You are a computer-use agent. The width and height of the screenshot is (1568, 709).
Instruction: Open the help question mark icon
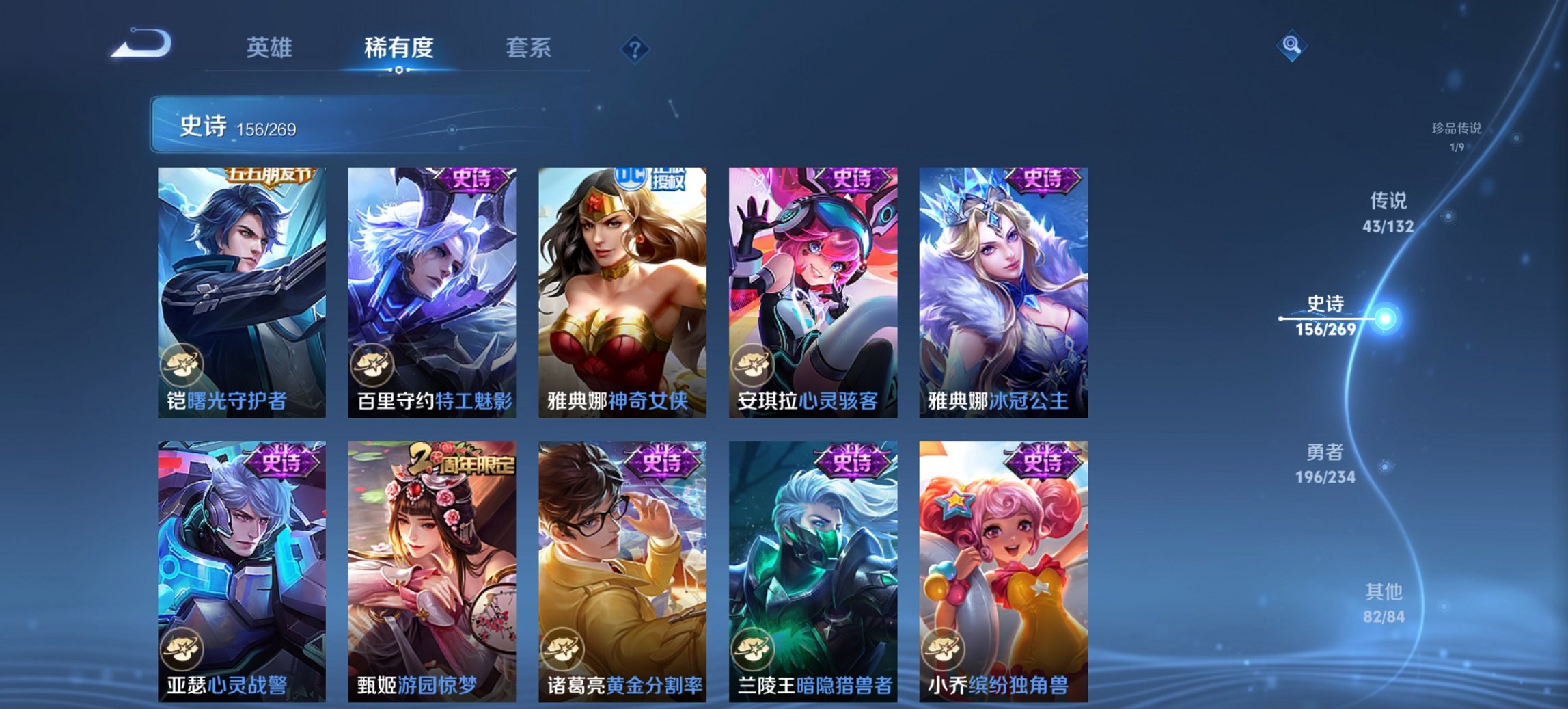click(635, 49)
